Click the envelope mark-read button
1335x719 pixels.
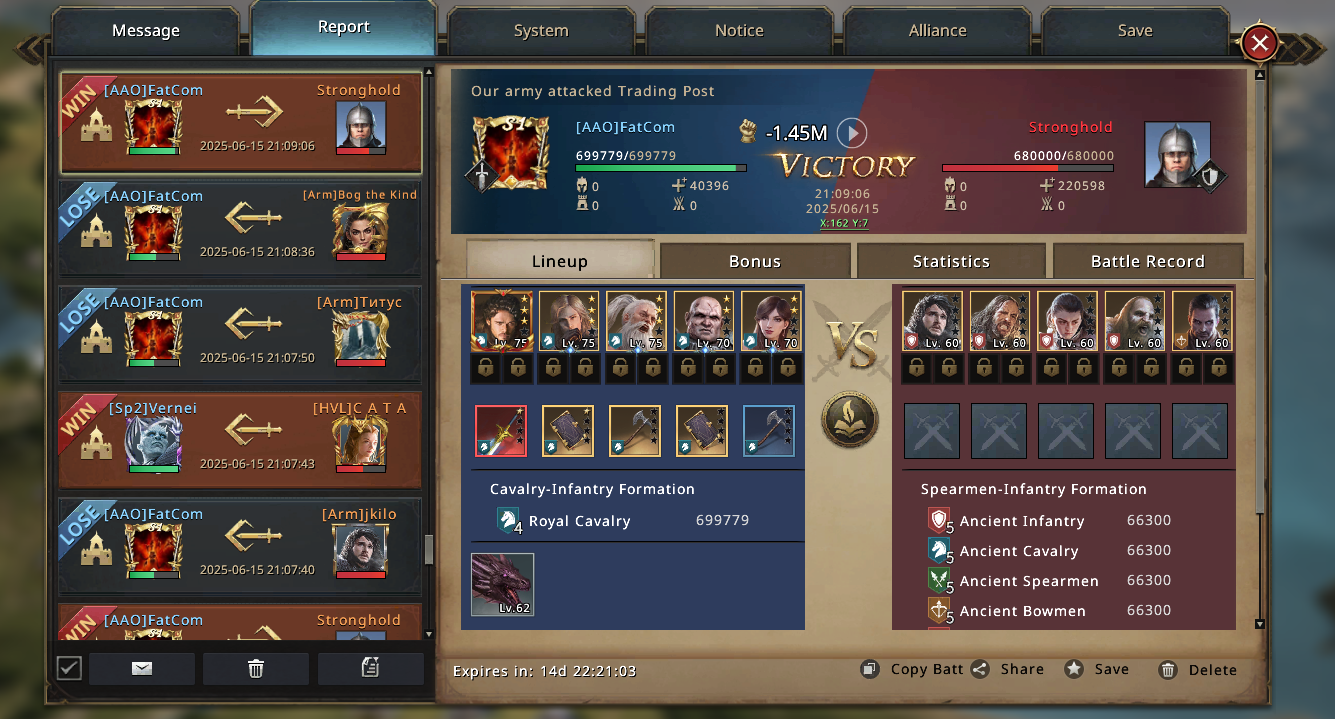coord(142,668)
